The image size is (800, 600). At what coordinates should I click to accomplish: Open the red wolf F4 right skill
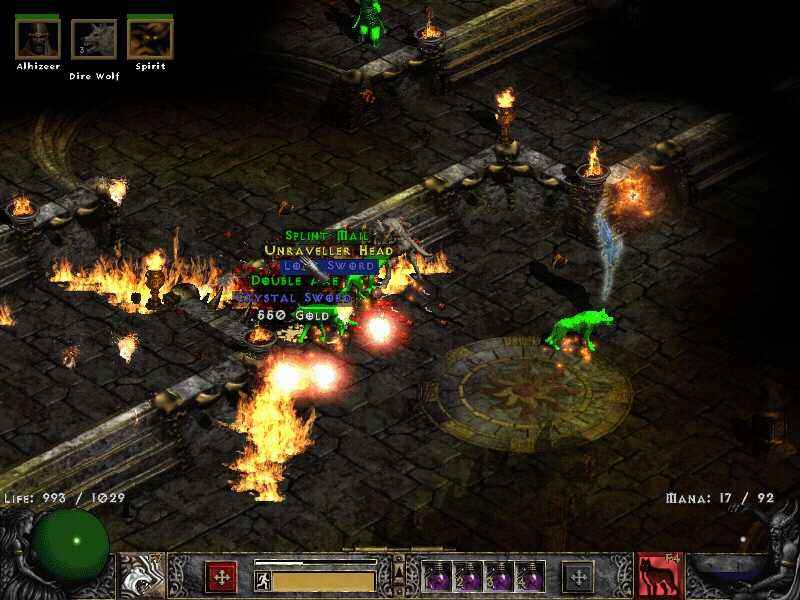[x=660, y=576]
